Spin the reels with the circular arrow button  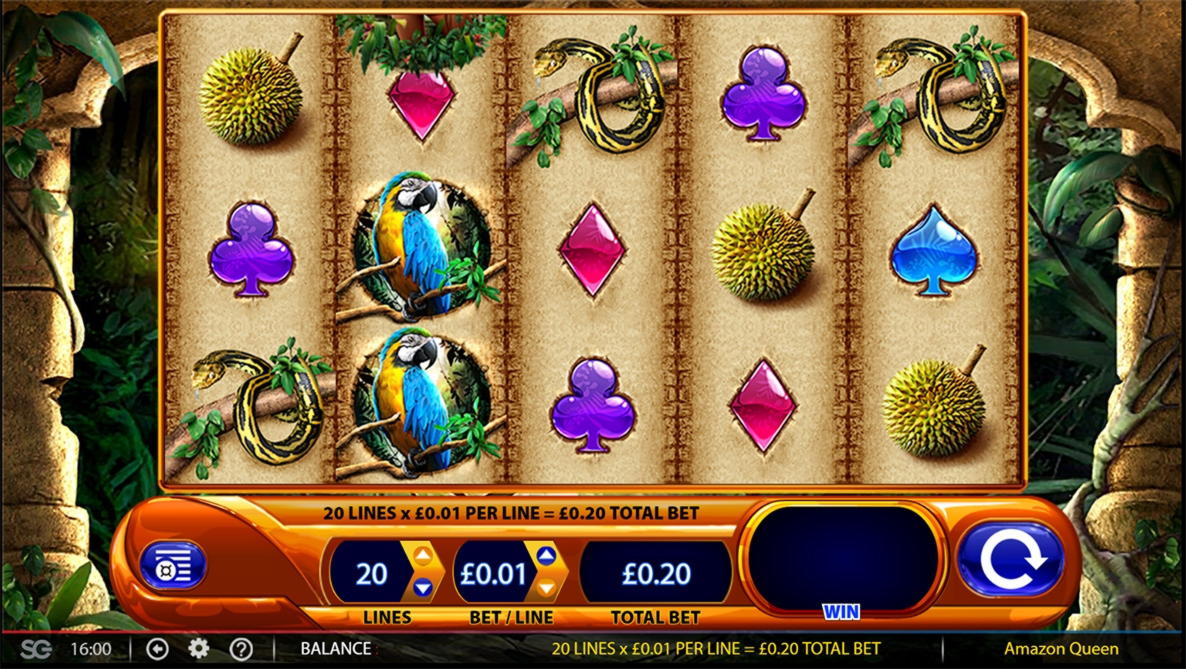point(1010,560)
